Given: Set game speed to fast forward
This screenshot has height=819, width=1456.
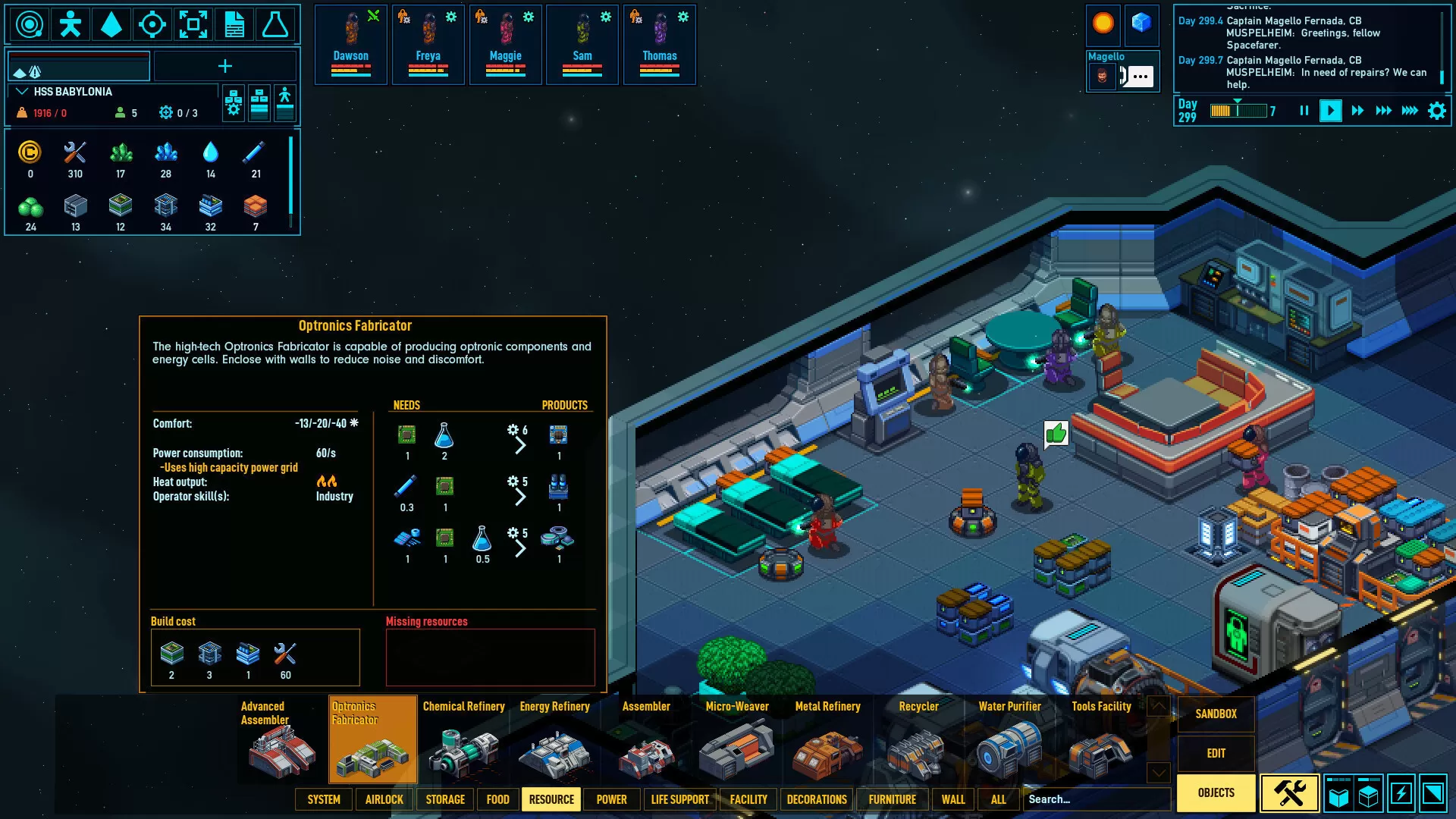Looking at the screenshot, I should click(x=1357, y=111).
